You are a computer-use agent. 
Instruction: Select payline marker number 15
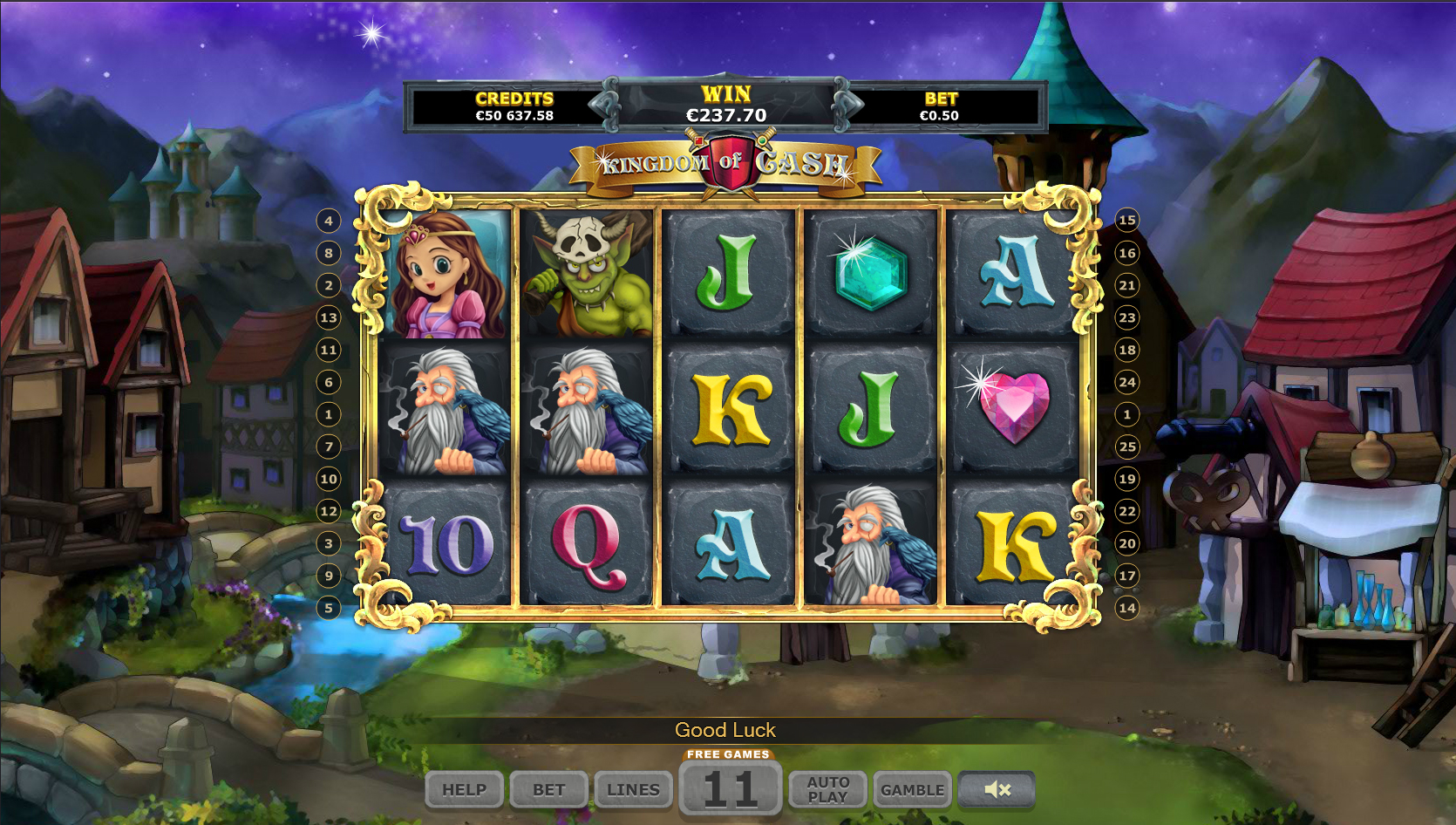(x=1127, y=220)
